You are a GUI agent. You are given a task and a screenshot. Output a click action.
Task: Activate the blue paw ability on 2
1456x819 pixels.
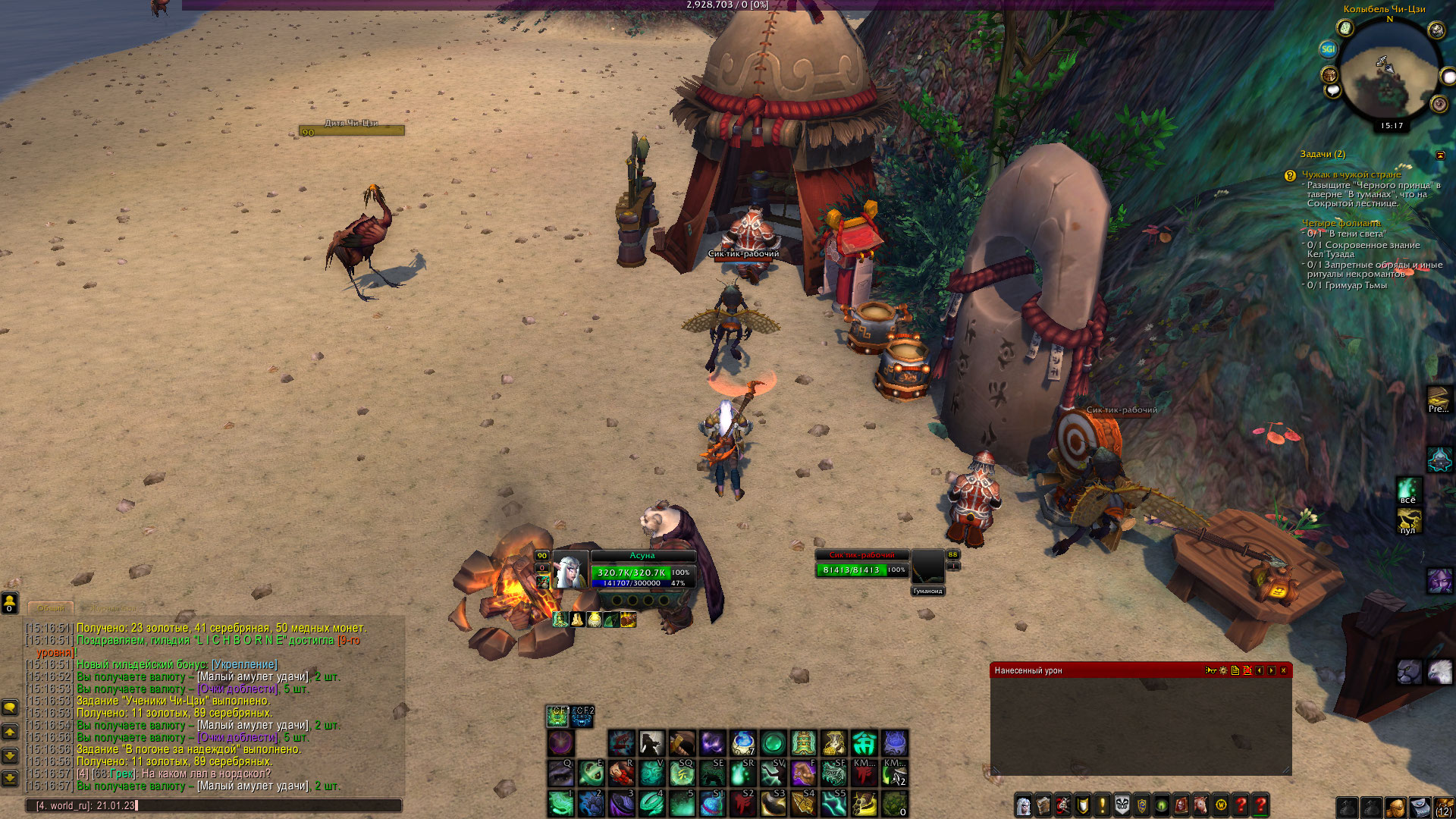591,804
